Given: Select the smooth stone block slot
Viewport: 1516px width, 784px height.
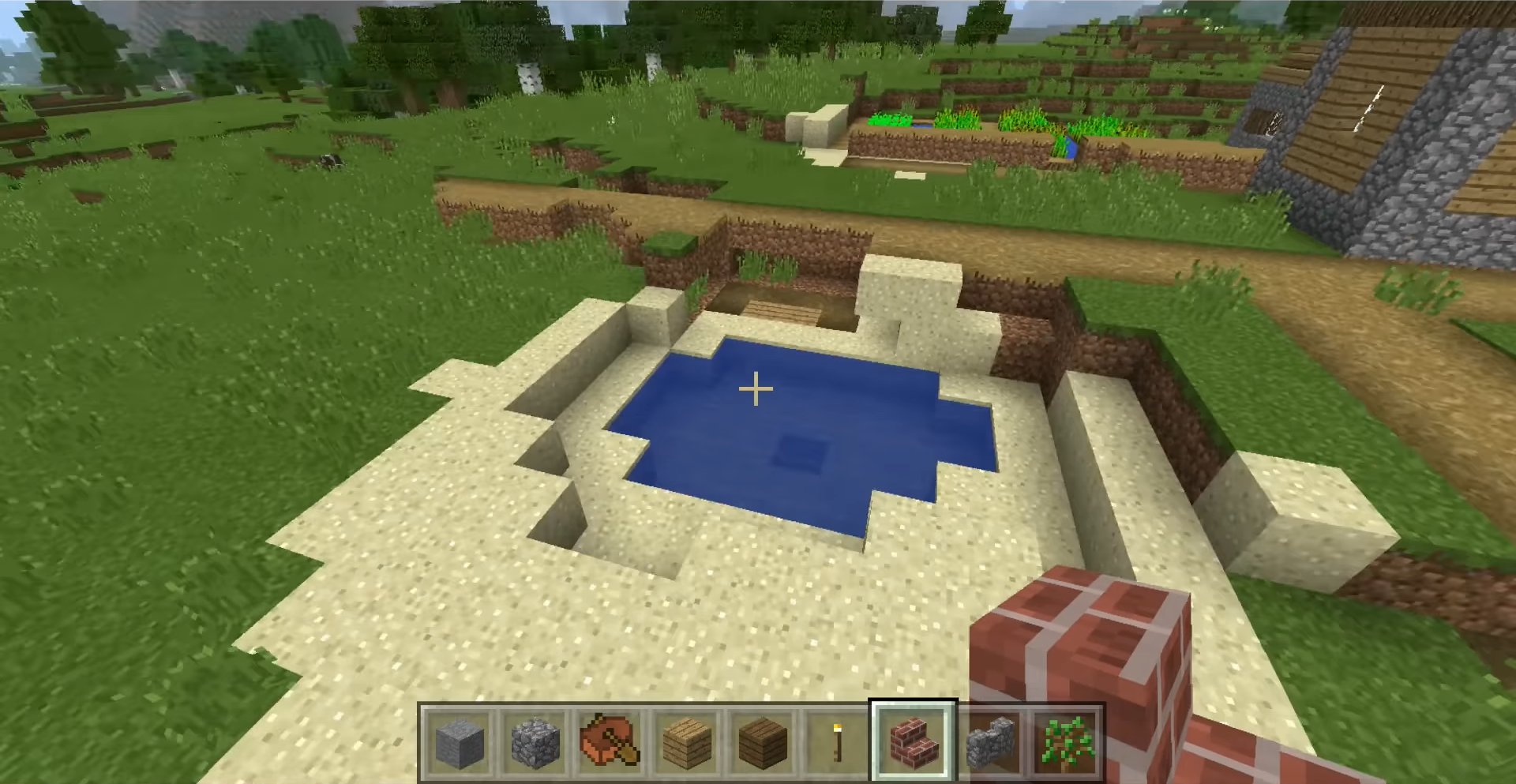Looking at the screenshot, I should click(x=460, y=743).
